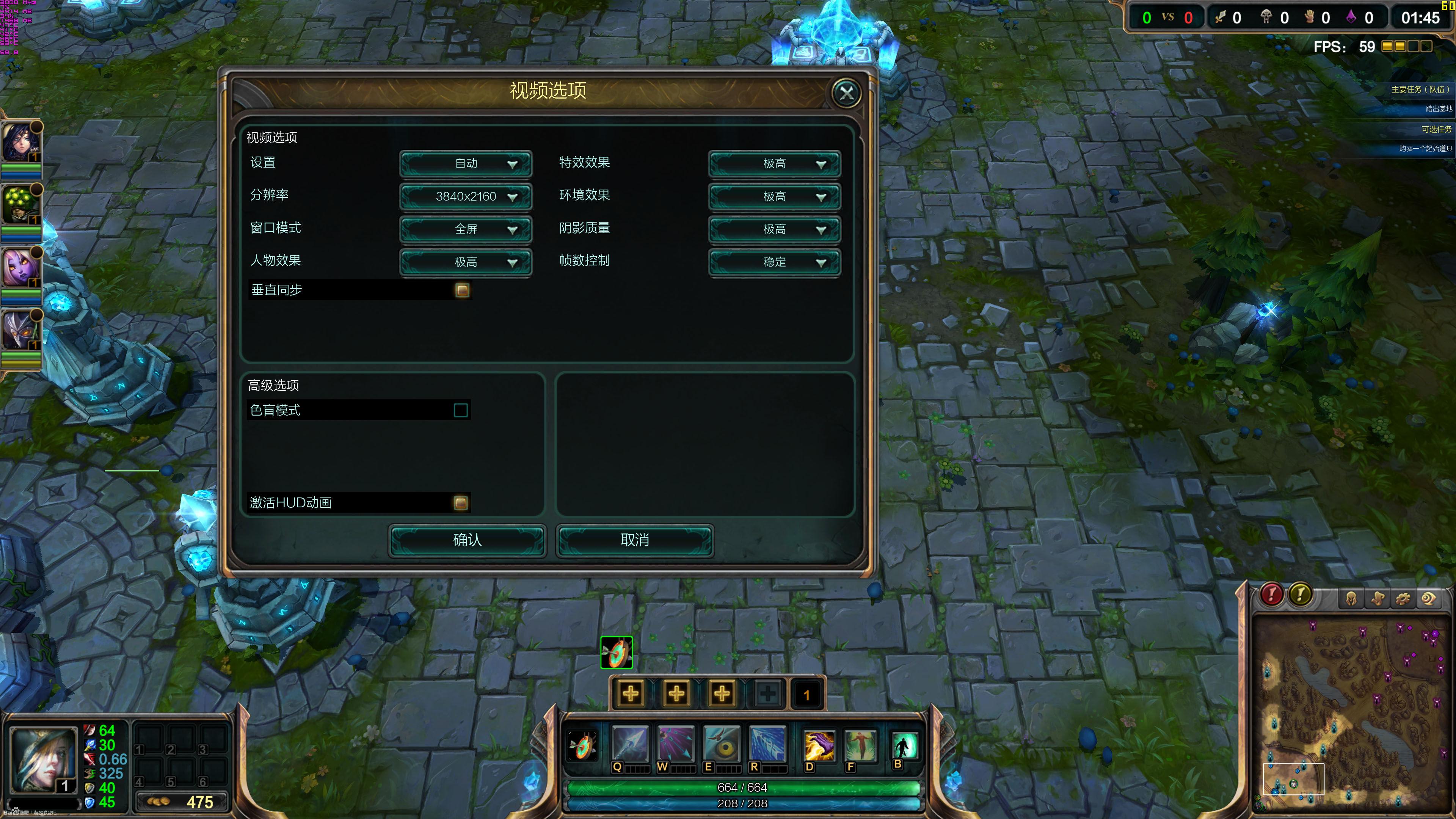Confirm settings with 确认 button
Screen dimensions: 1456x819
[467, 540]
